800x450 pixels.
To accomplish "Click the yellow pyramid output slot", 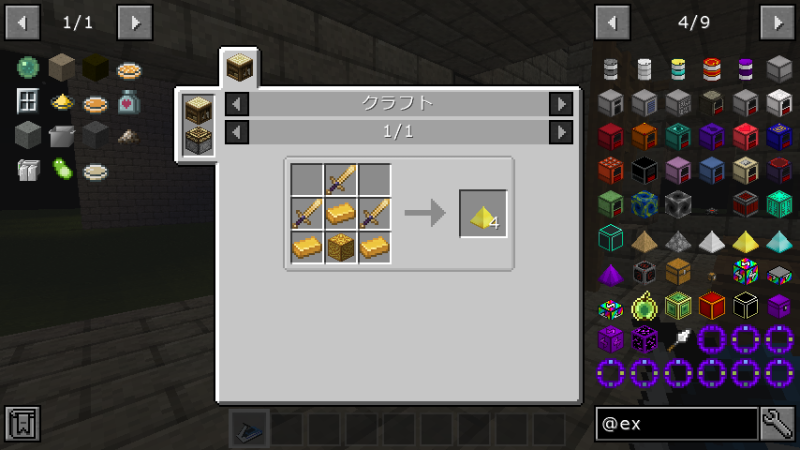I will [x=483, y=213].
